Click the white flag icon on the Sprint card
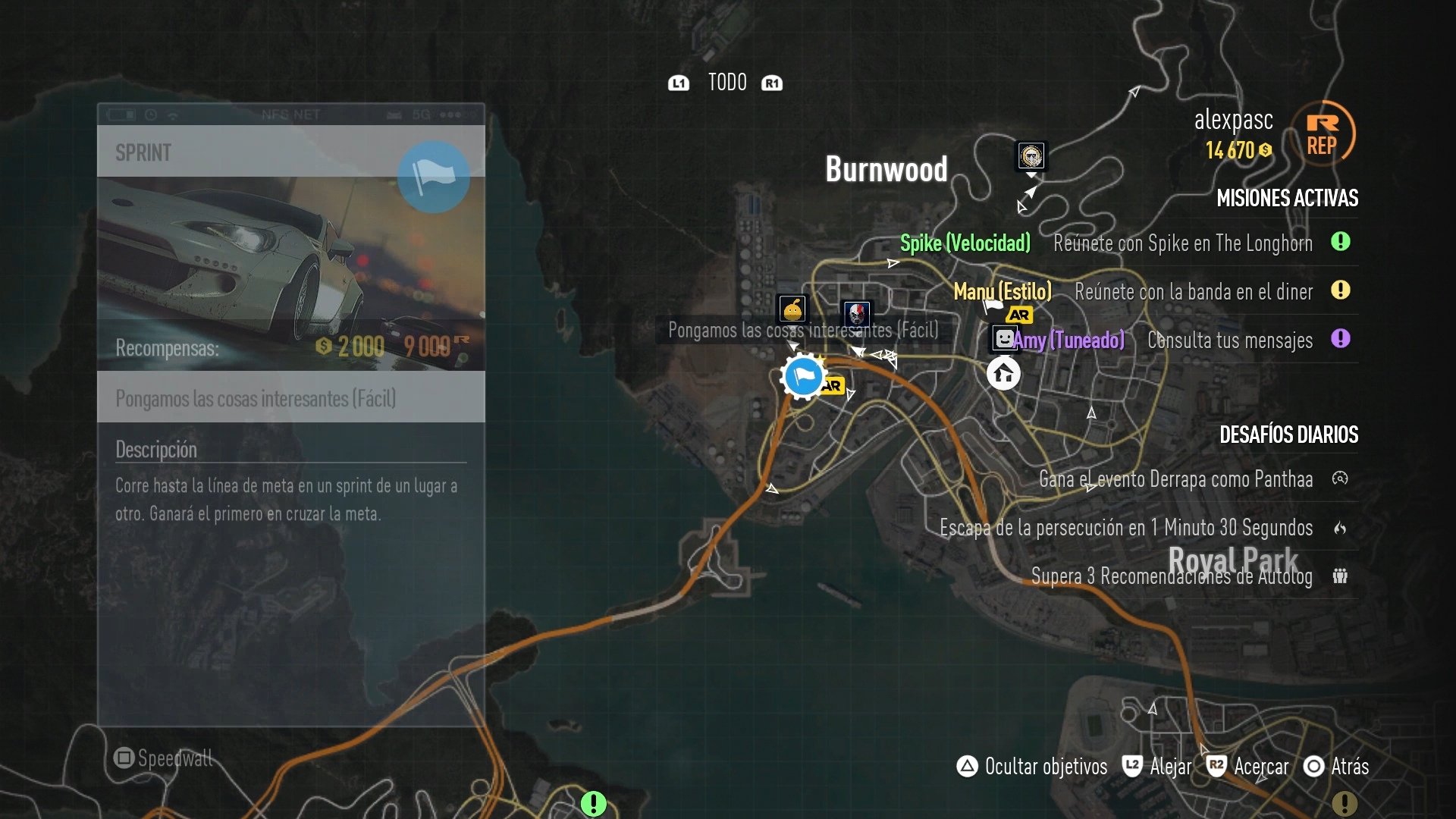Image resolution: width=1456 pixels, height=819 pixels. (433, 177)
